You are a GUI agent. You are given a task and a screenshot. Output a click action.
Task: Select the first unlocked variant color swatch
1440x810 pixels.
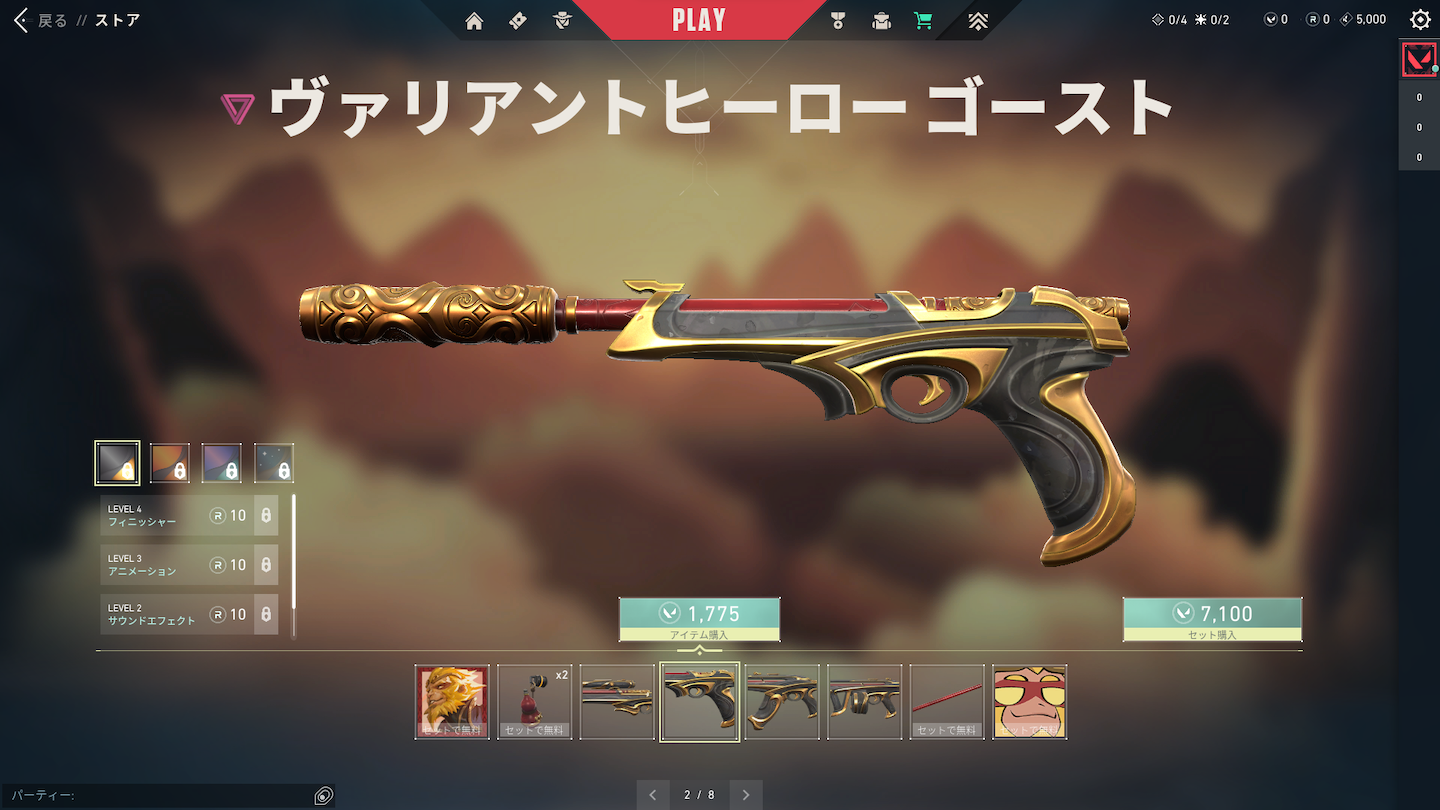118,462
